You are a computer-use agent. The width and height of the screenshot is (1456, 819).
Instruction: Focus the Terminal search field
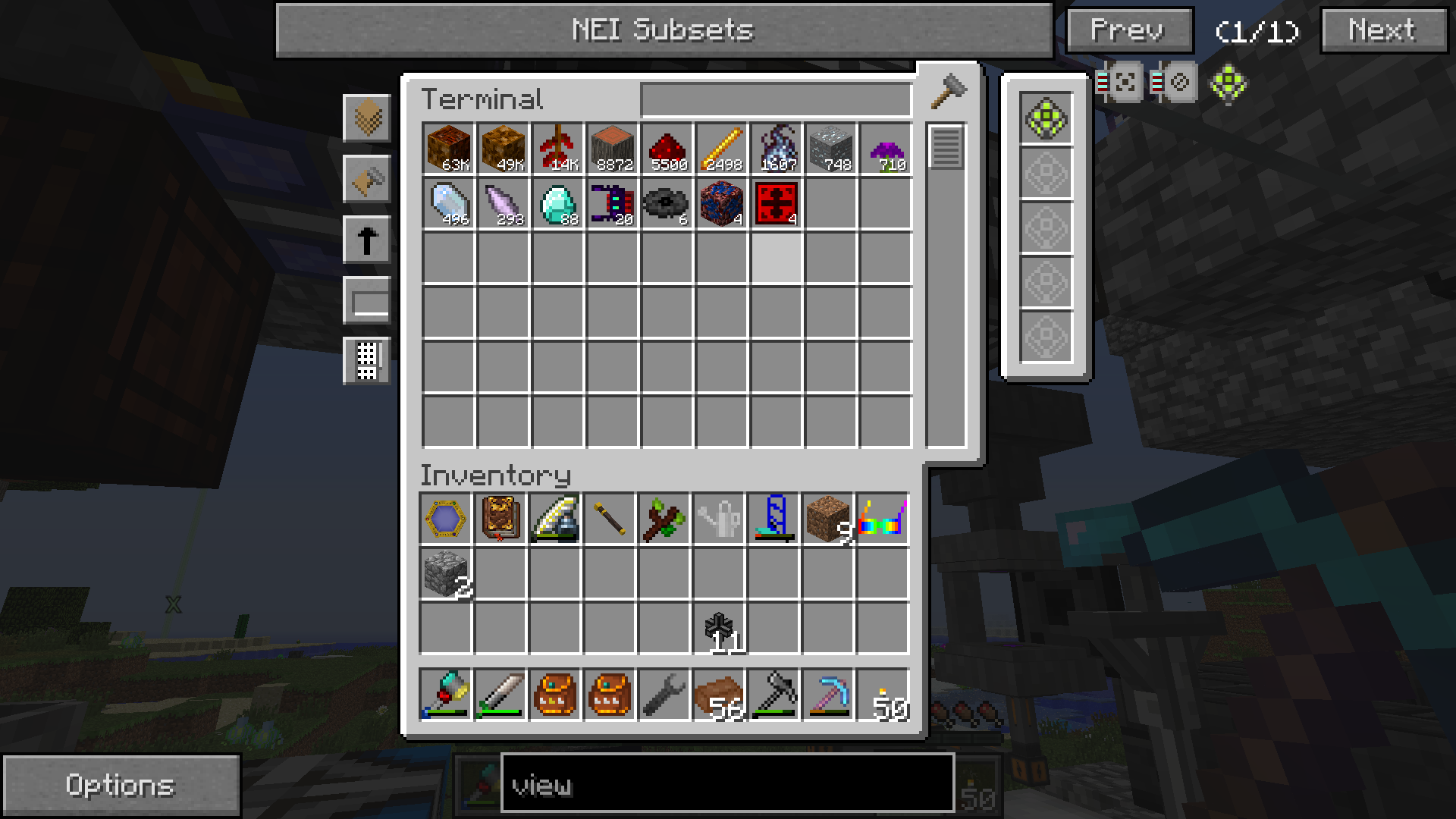click(775, 100)
